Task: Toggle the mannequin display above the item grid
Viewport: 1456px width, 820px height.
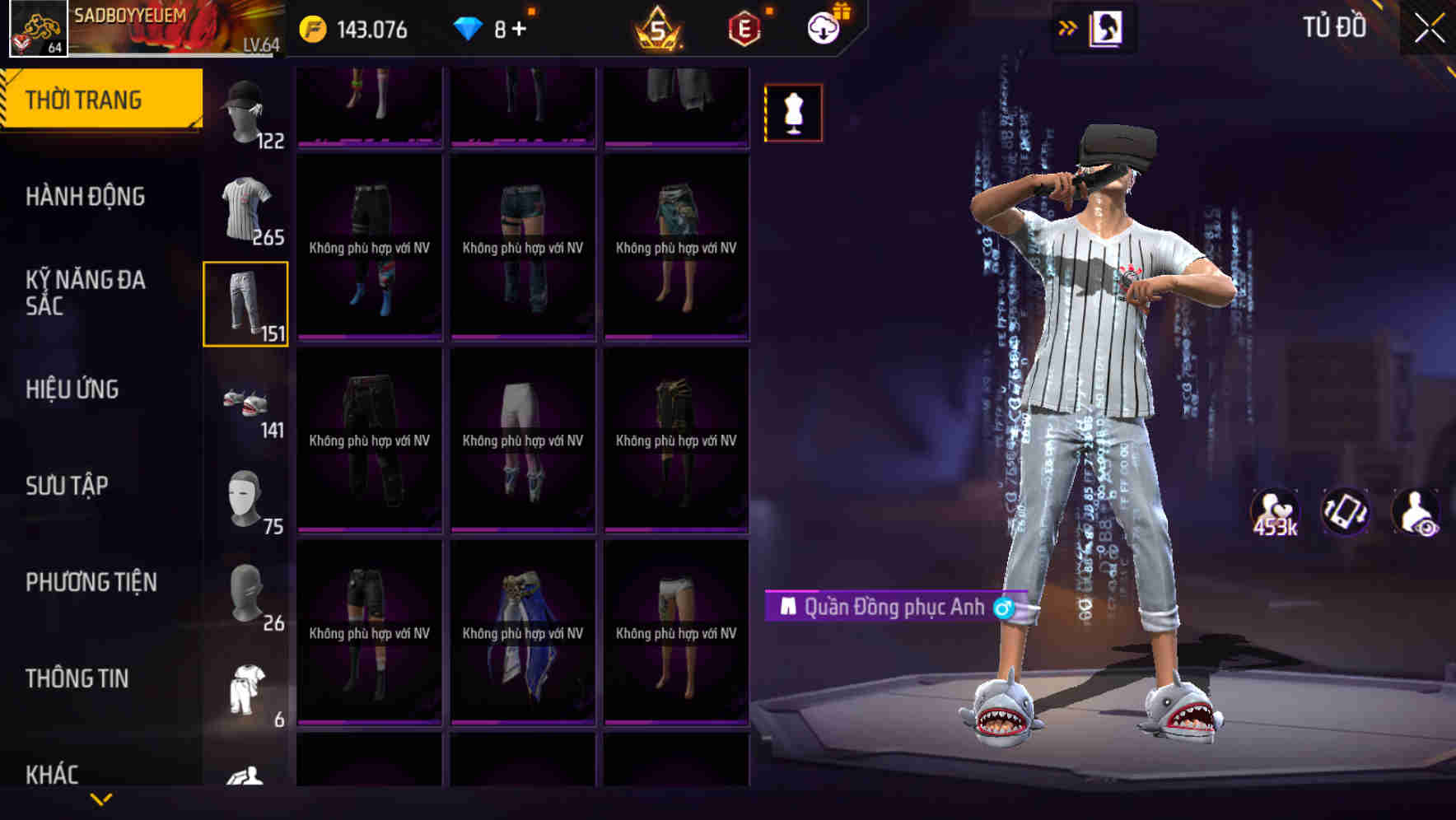Action: 793,112
